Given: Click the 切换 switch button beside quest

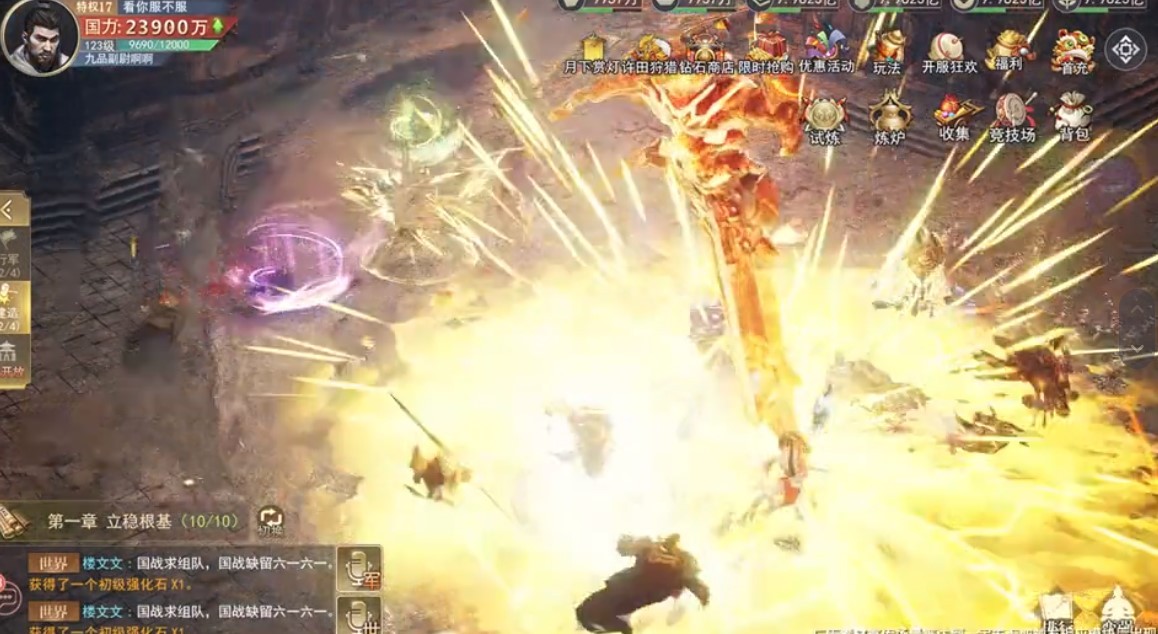Looking at the screenshot, I should 270,519.
